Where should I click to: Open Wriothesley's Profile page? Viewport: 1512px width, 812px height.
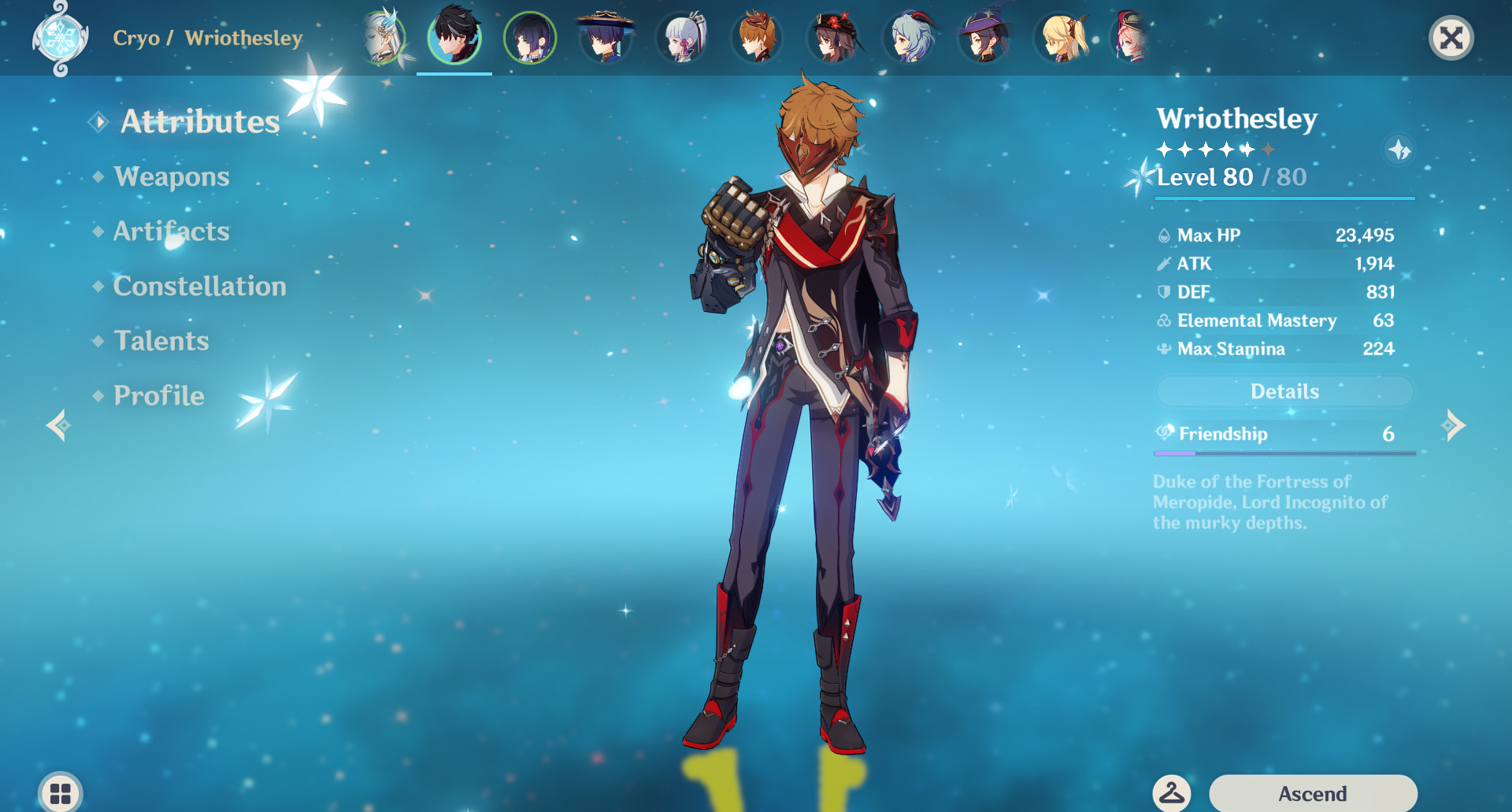(x=157, y=395)
